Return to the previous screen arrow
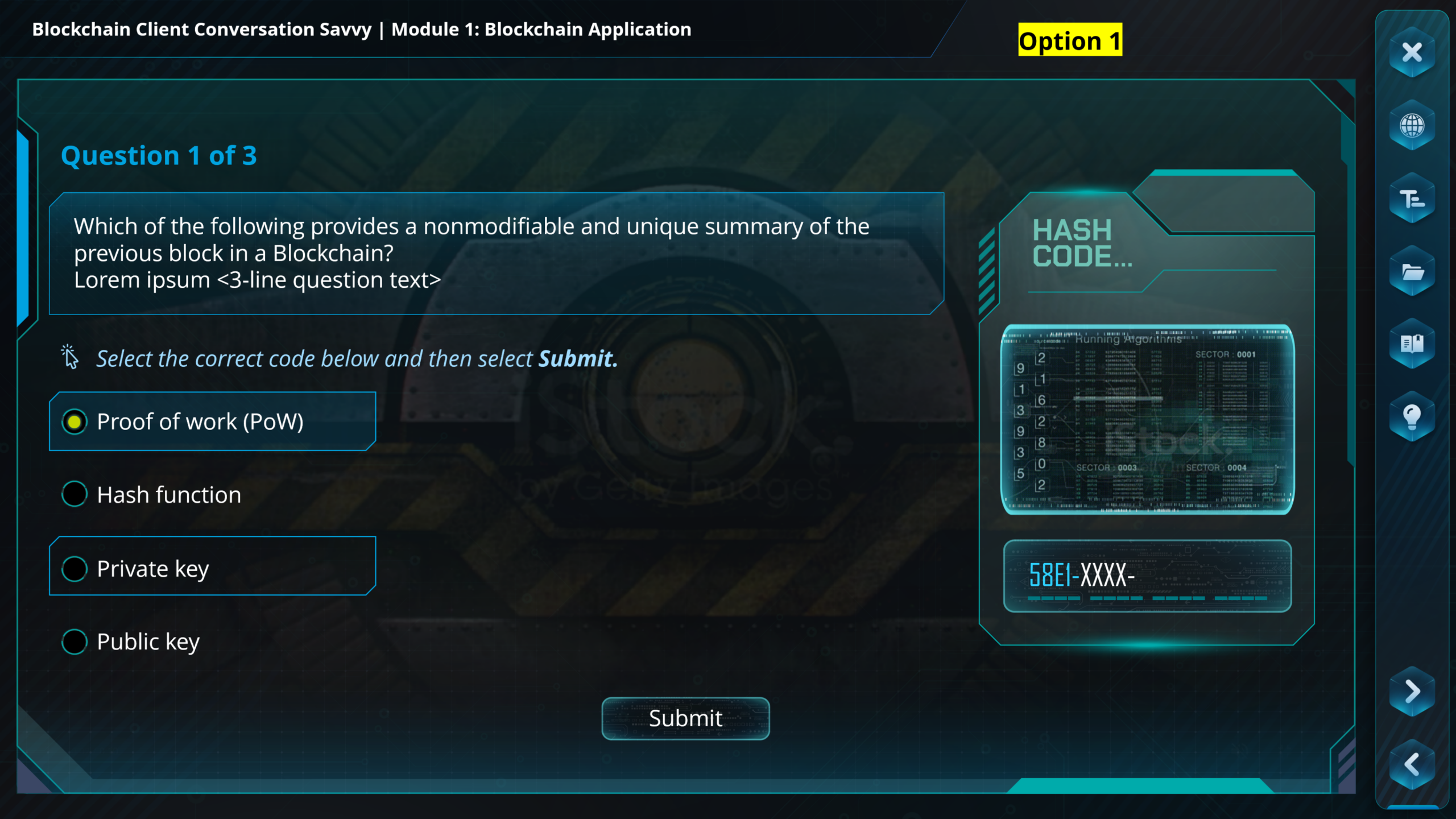This screenshot has width=1456, height=819. pyautogui.click(x=1412, y=764)
